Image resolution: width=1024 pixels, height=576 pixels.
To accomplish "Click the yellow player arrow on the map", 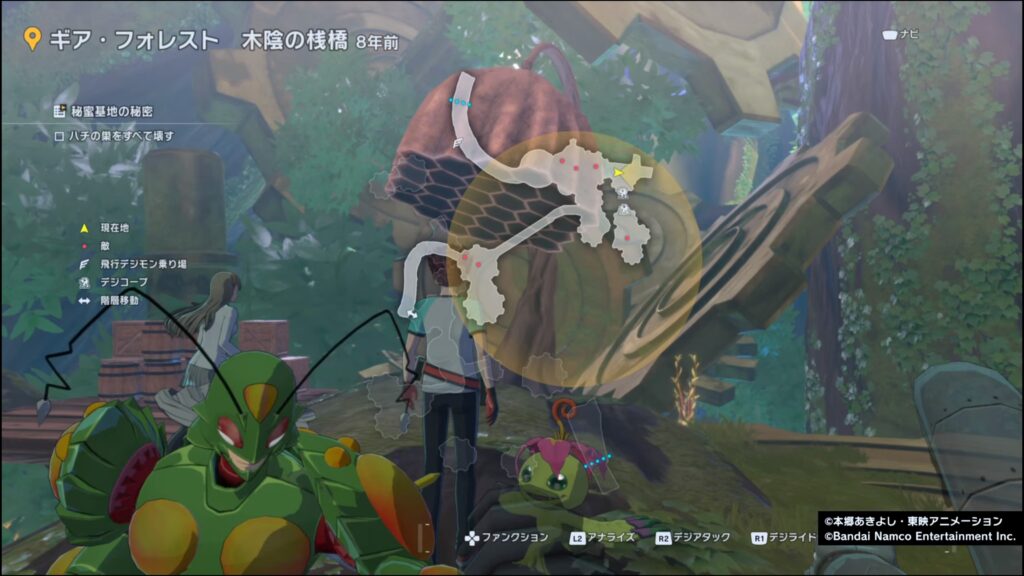I will point(620,172).
